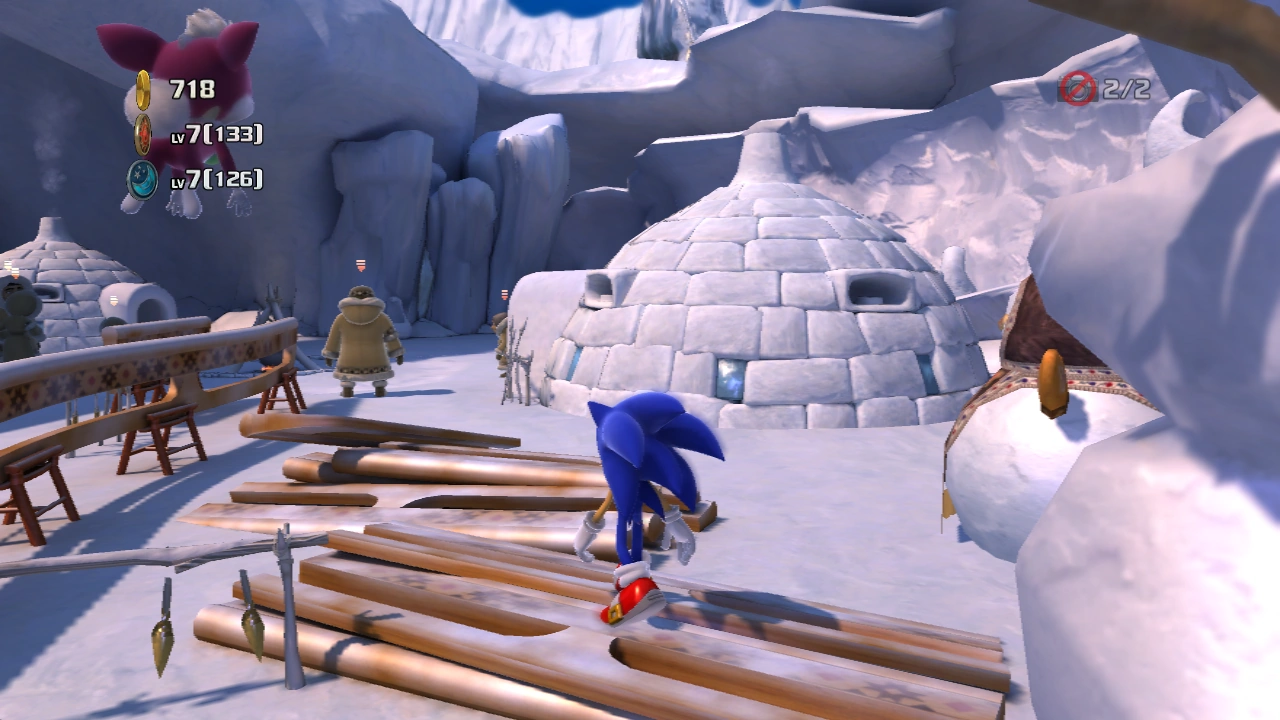
Task: Click the gold ring counter icon
Action: (x=143, y=88)
